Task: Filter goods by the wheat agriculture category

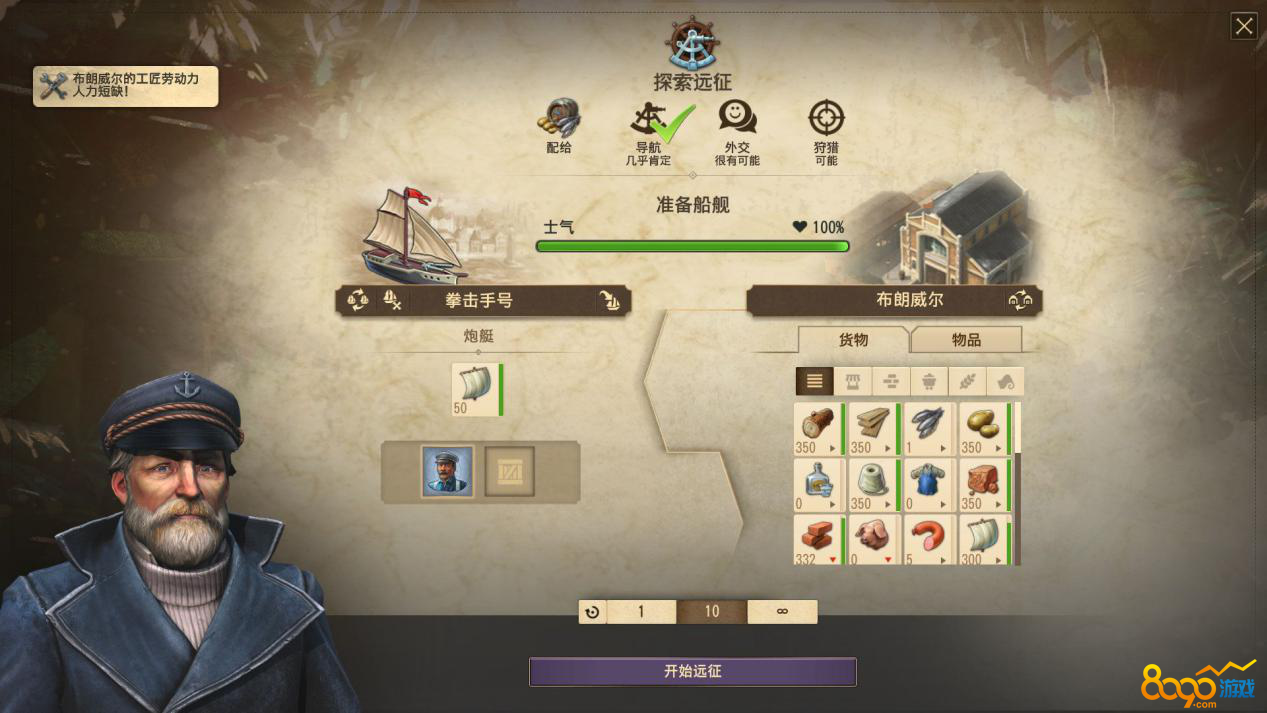Action: 967,381
